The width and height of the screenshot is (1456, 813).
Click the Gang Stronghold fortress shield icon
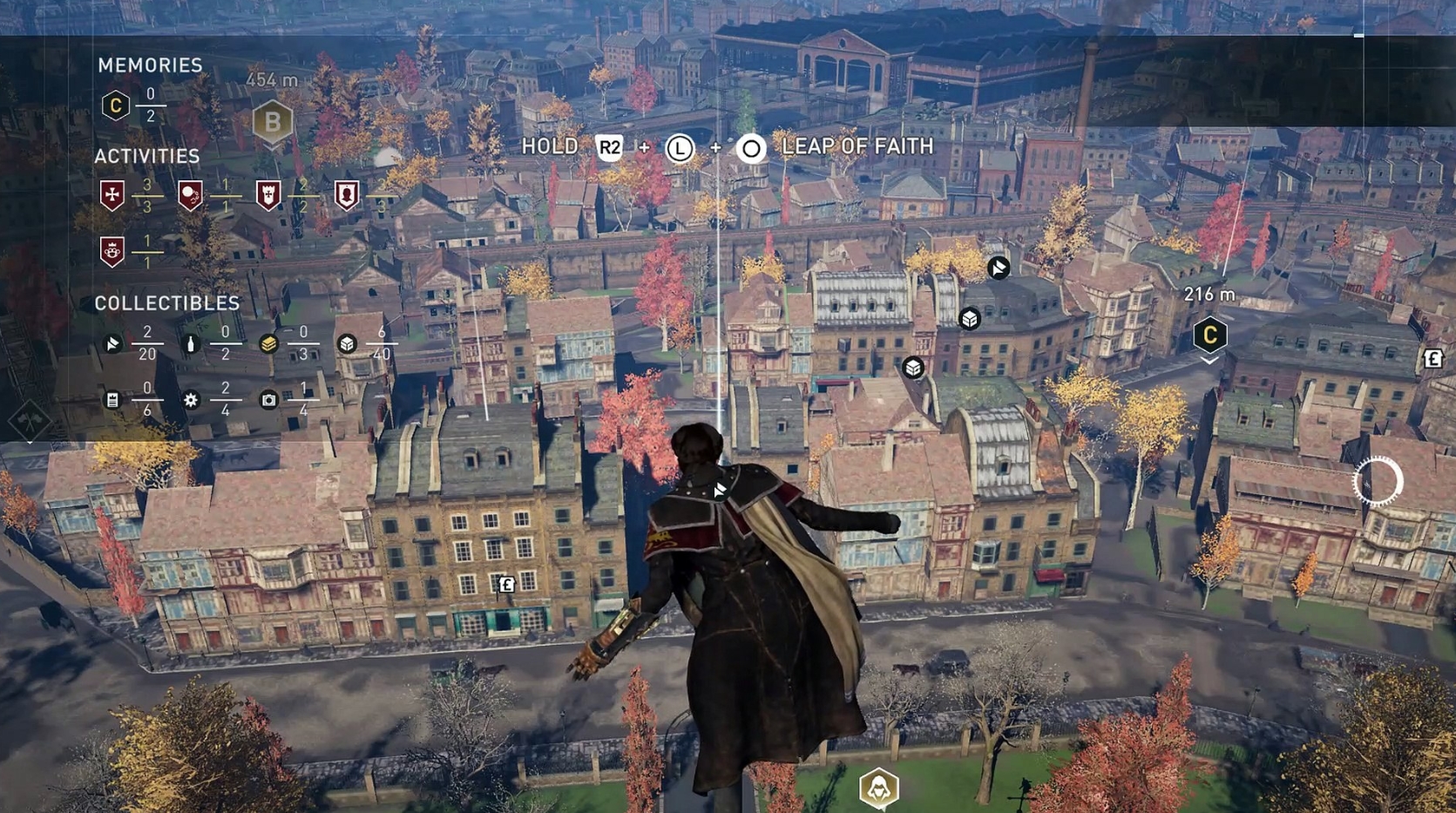pyautogui.click(x=269, y=195)
